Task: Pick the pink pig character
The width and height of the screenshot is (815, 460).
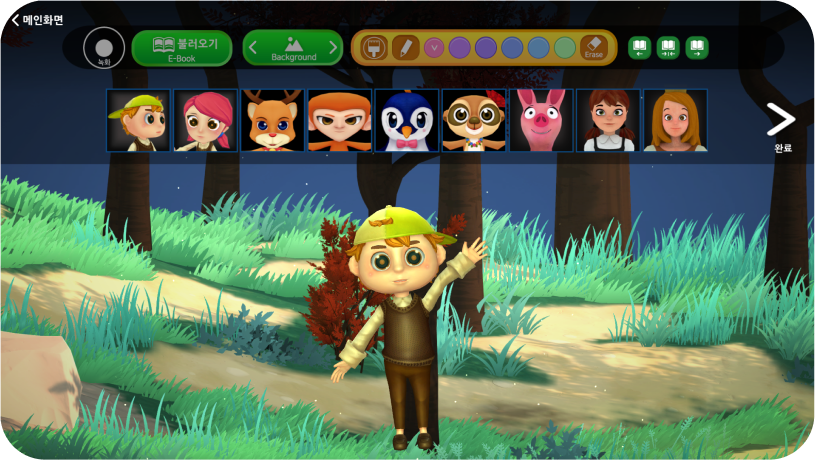Action: click(540, 121)
